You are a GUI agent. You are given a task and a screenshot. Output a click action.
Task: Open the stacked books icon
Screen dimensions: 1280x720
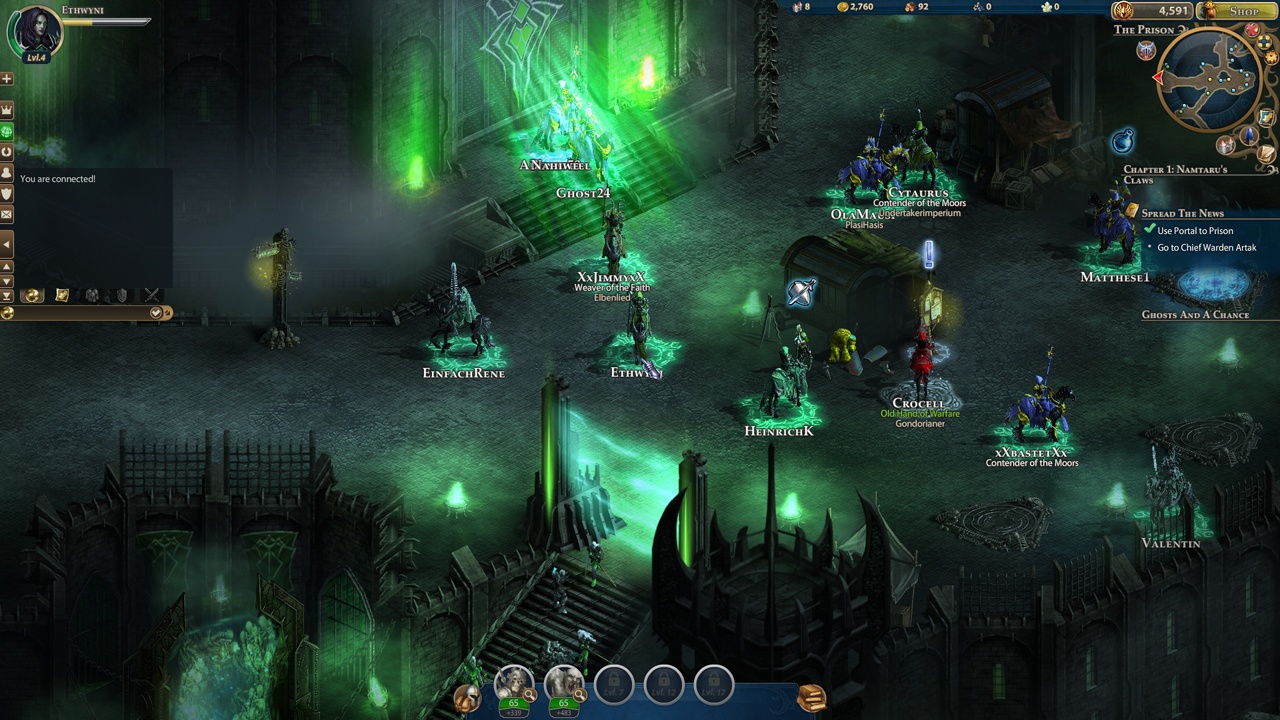tap(811, 697)
